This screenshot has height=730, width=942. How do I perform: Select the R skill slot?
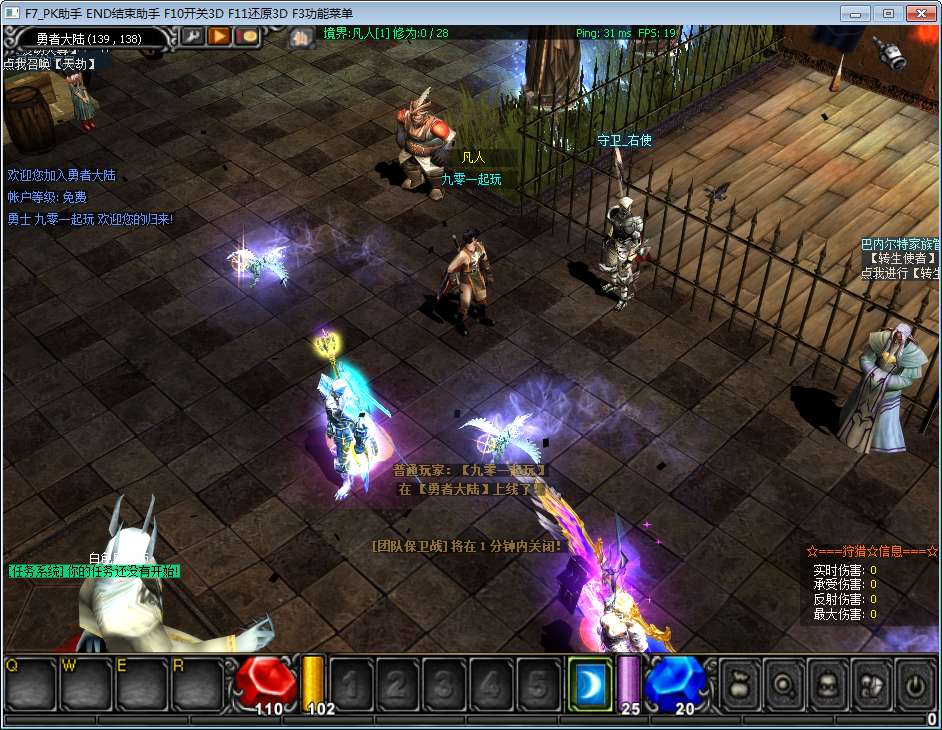pyautogui.click(x=198, y=684)
